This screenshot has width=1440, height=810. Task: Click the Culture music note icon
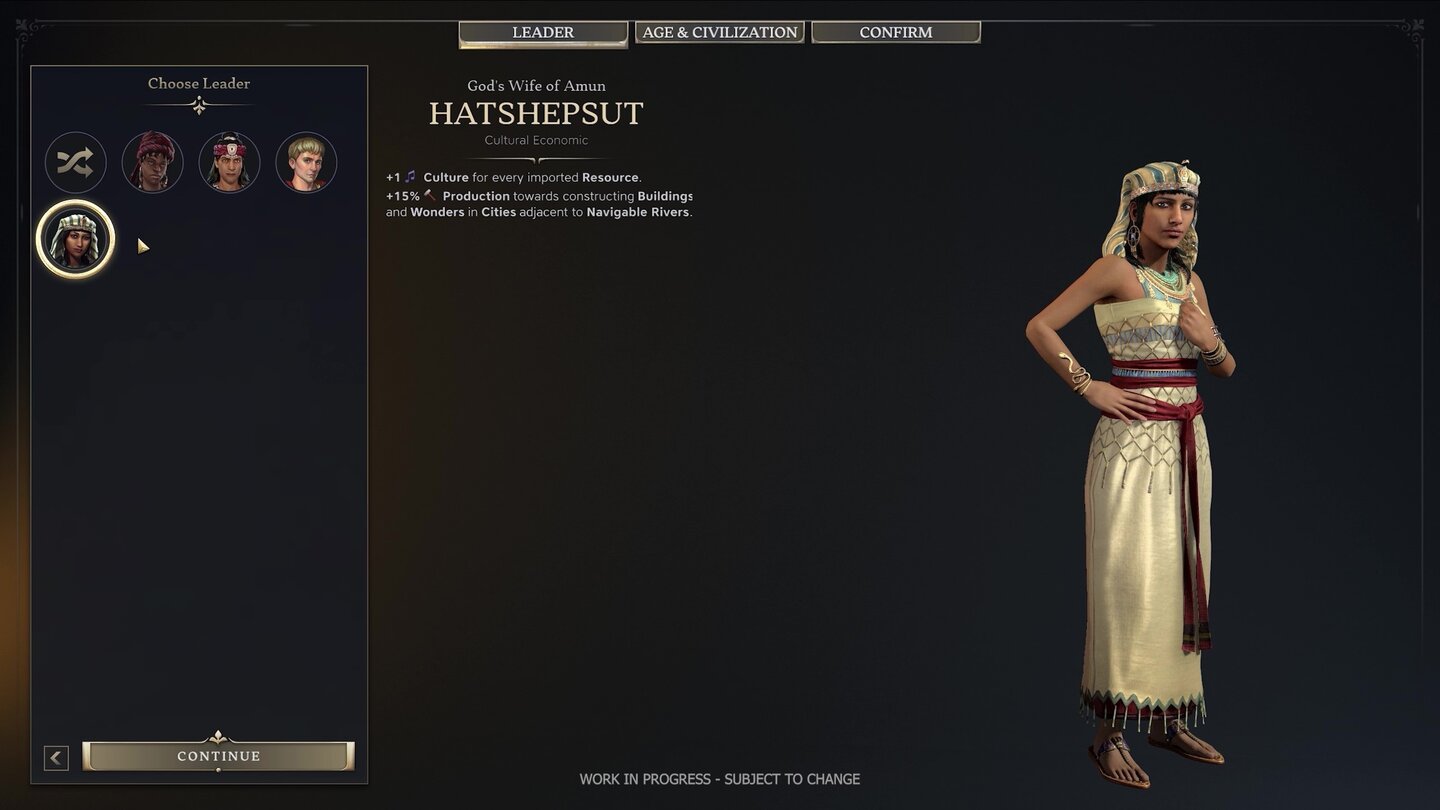click(412, 177)
